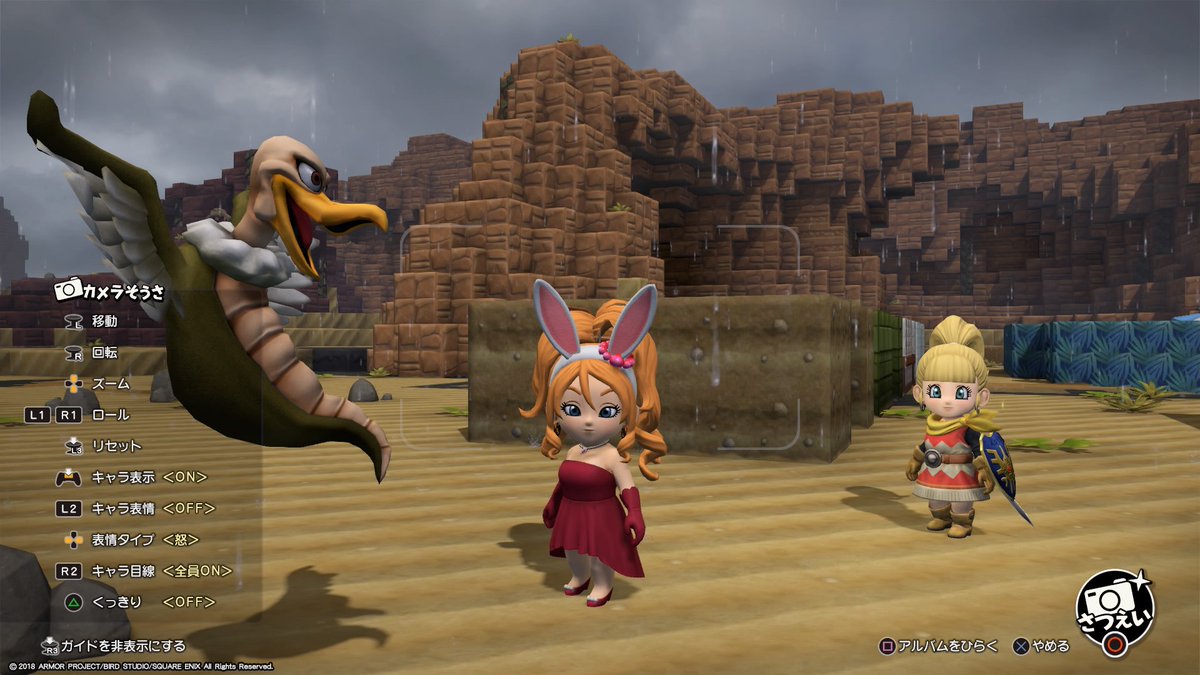
Task: Take a photo with the さつえい camera button
Action: 1113,611
